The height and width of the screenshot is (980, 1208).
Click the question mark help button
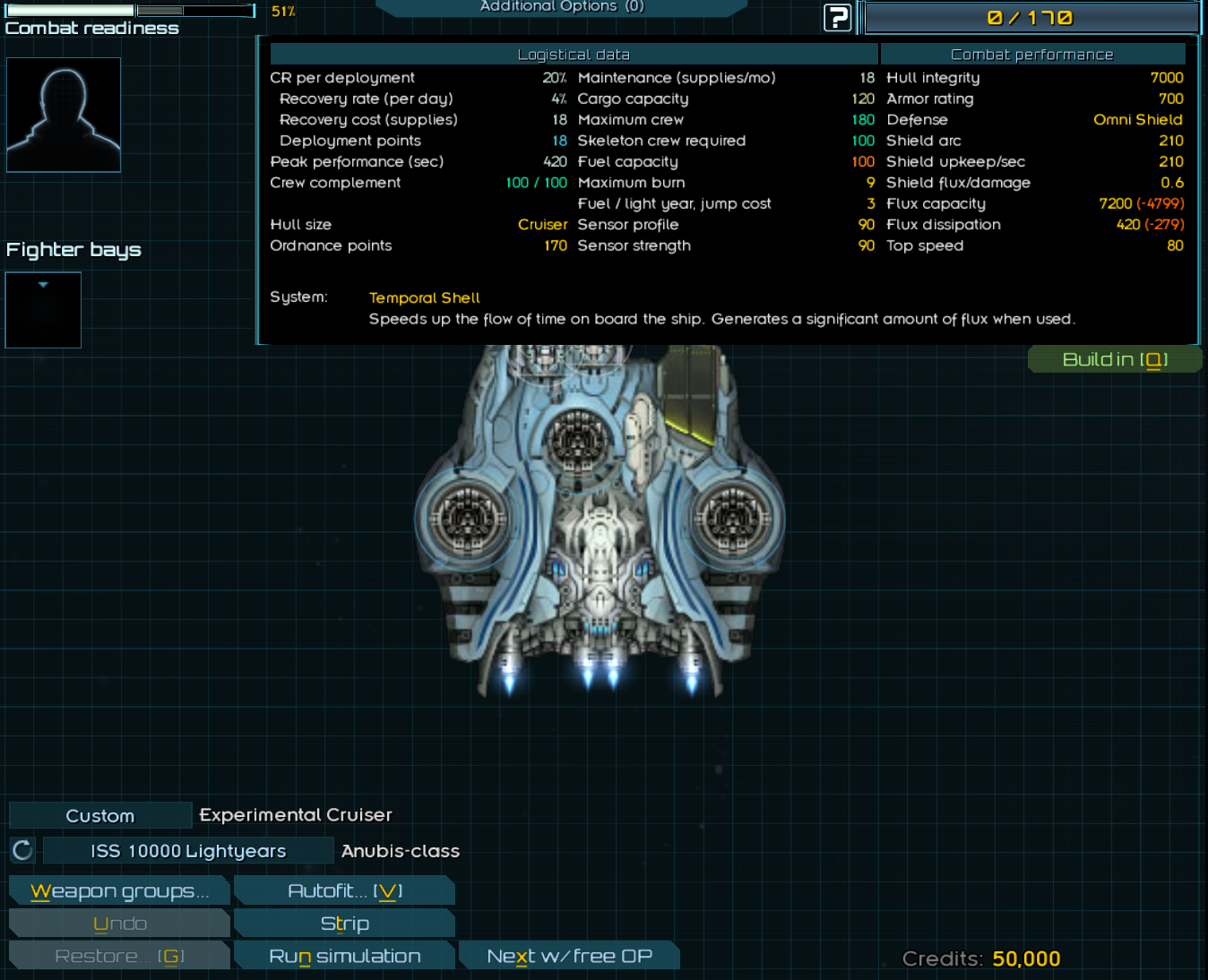pos(837,18)
